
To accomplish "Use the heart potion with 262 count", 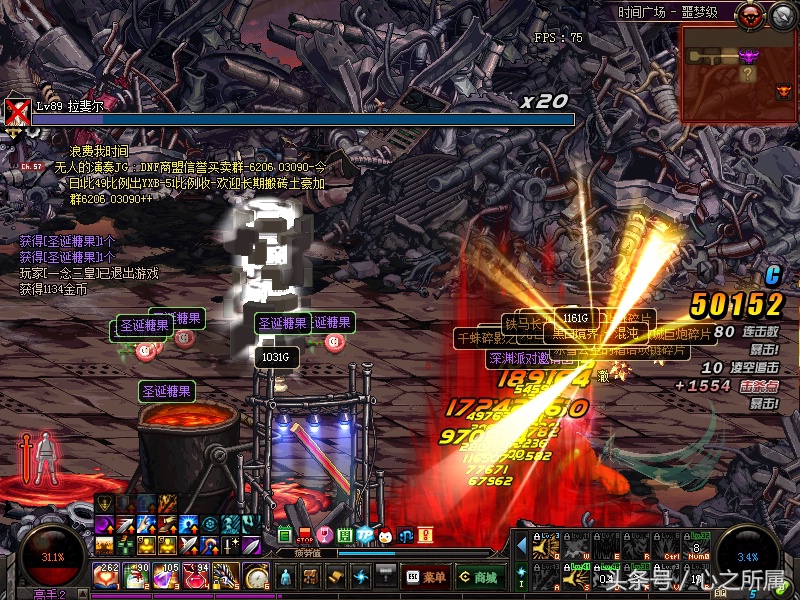I will [105, 576].
